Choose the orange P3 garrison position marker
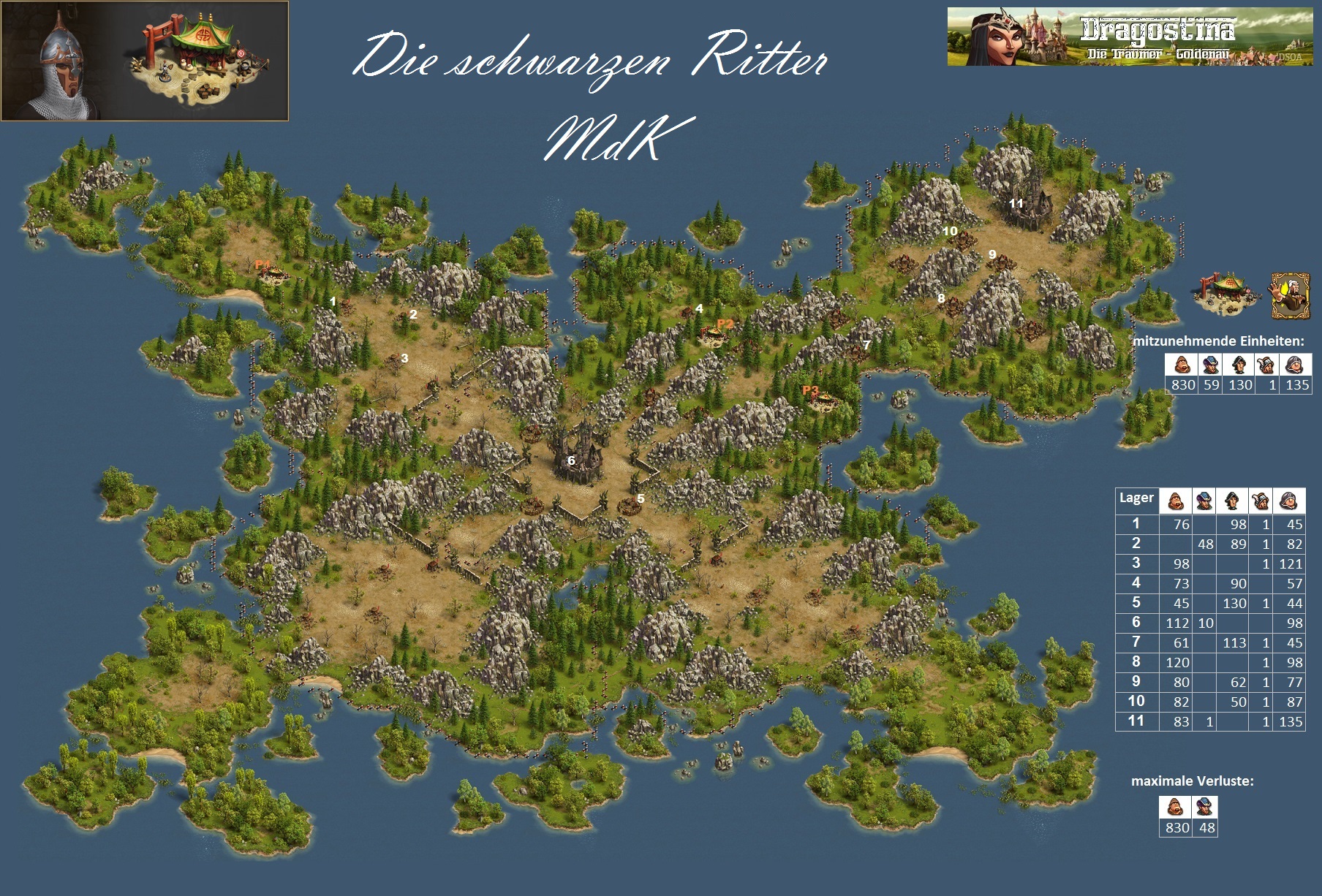This screenshot has height=896, width=1322. [x=810, y=390]
